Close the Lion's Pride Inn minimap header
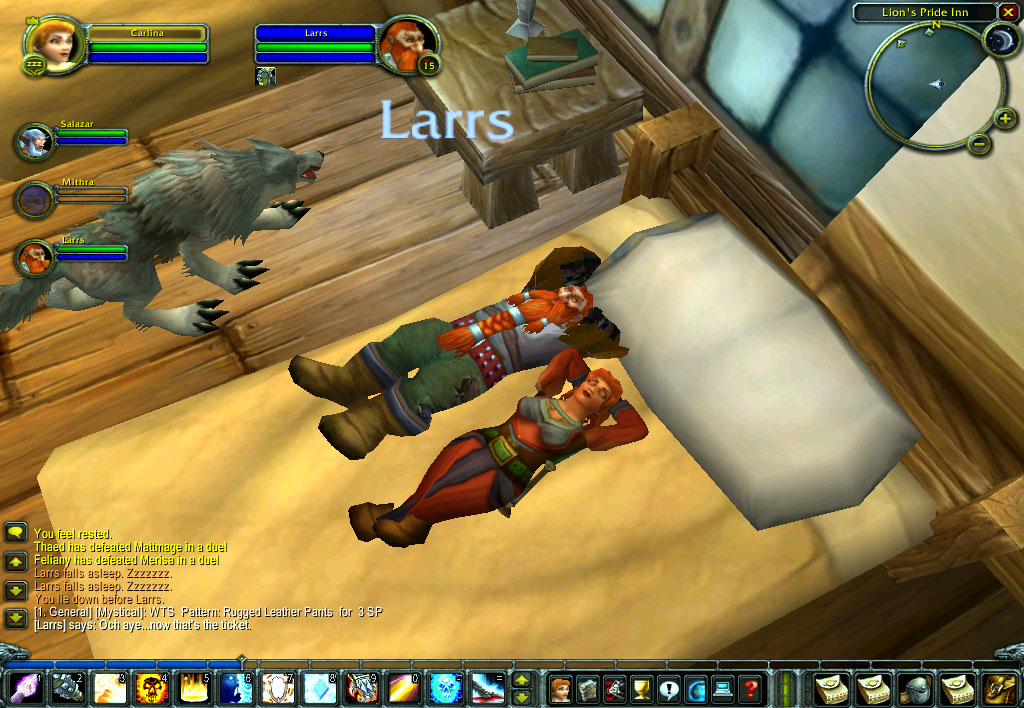This screenshot has width=1024, height=708. tap(1008, 12)
